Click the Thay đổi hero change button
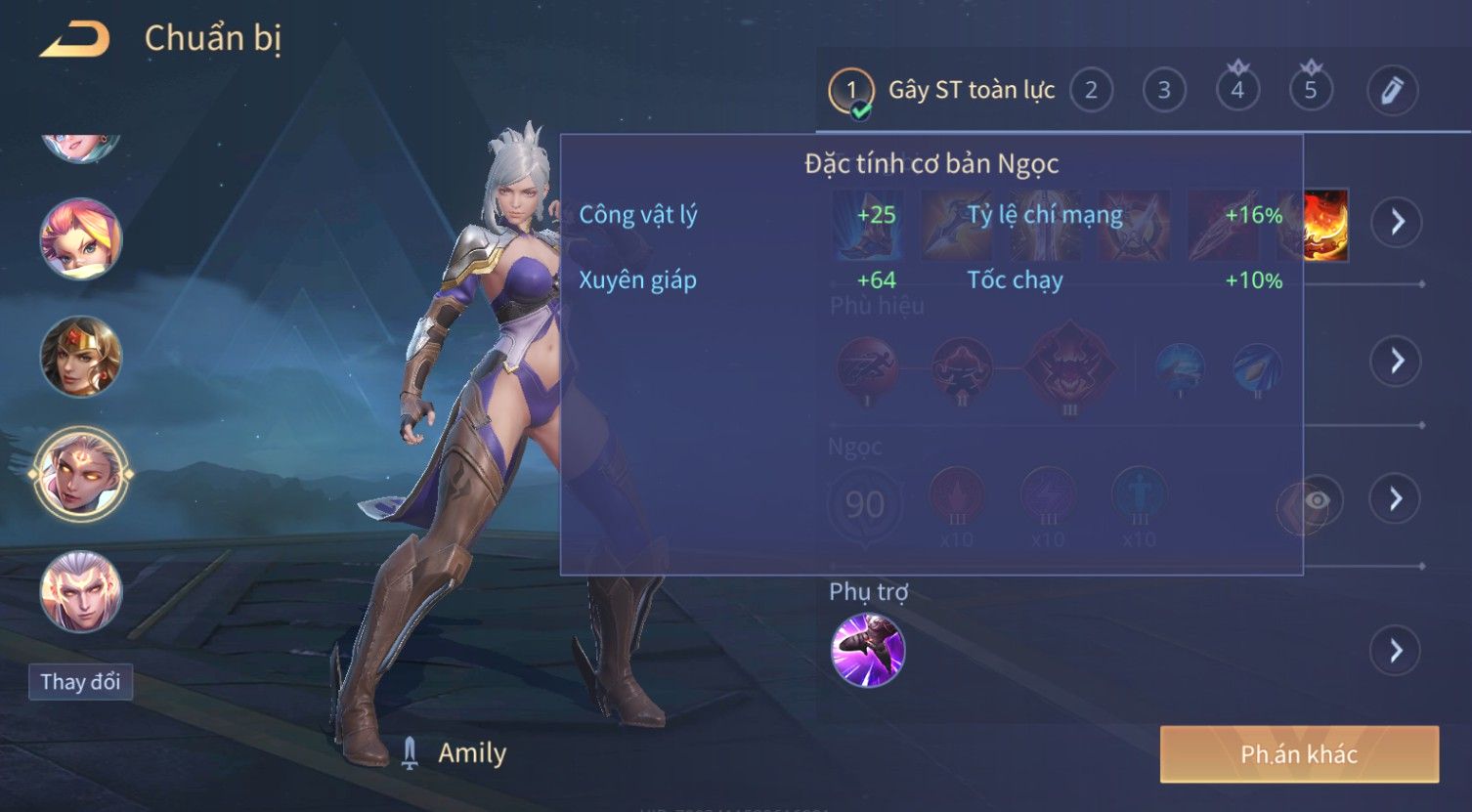 [80, 682]
